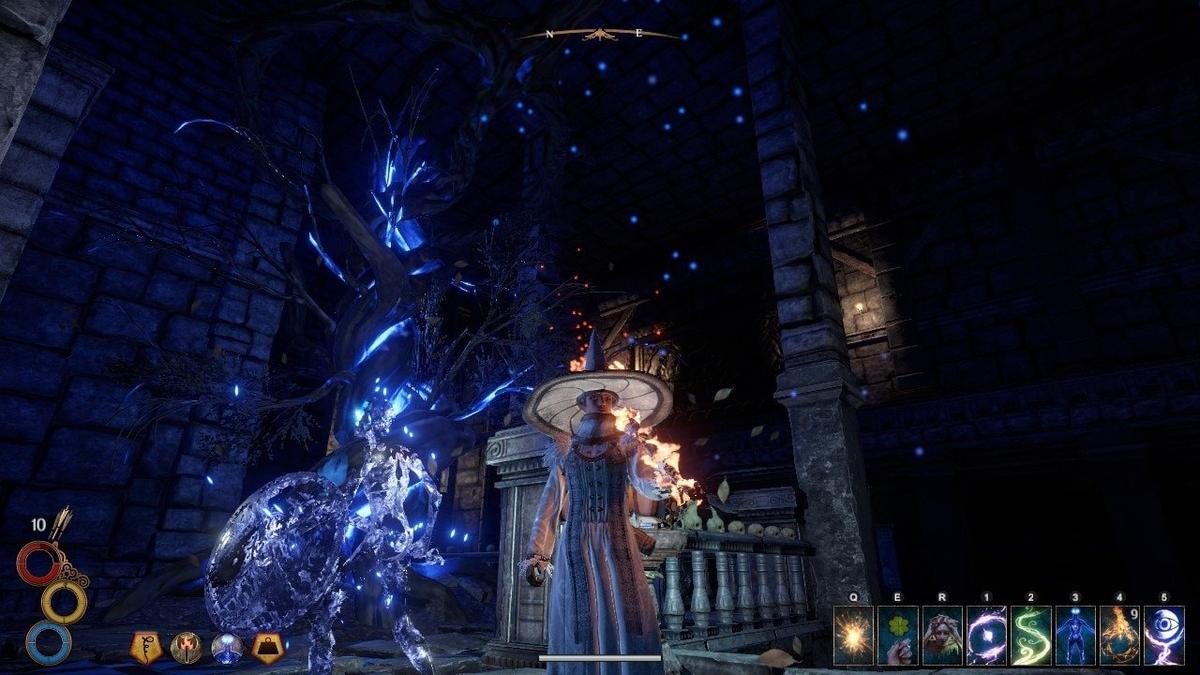Select the blue eye lightning spell
This screenshot has height=675, width=1200.
pos(1164,636)
